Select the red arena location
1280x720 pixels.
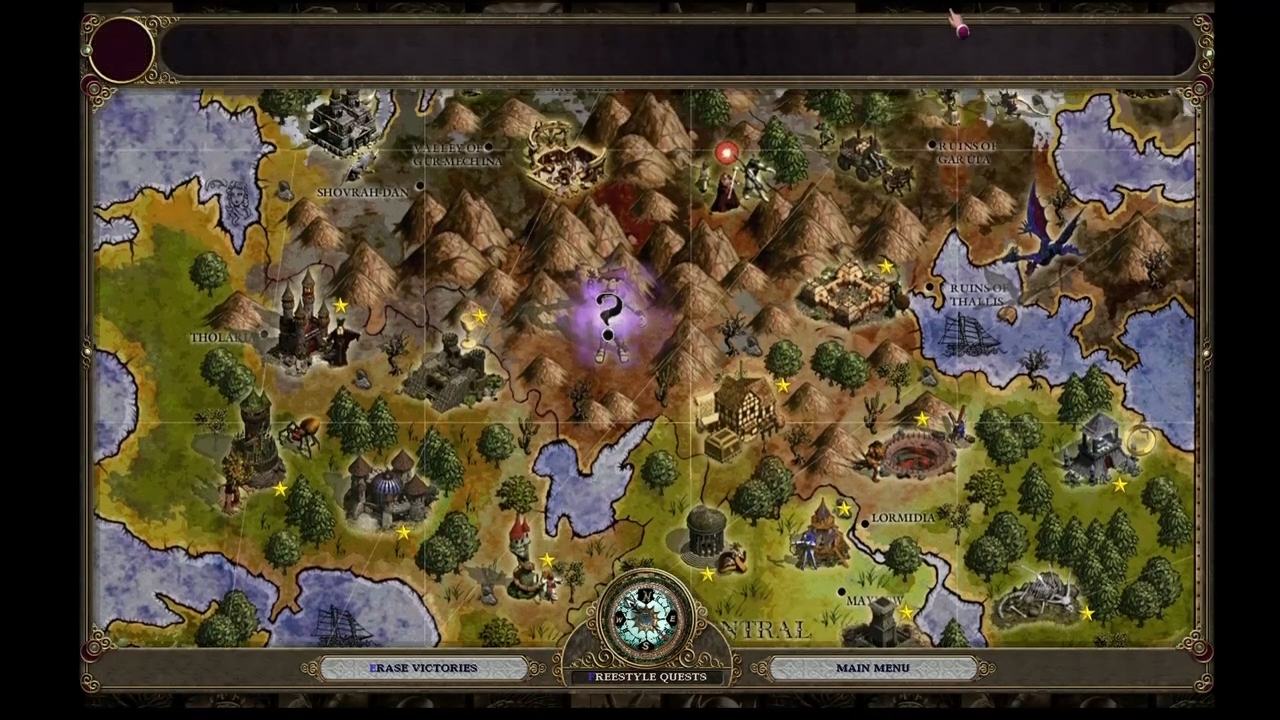point(910,455)
